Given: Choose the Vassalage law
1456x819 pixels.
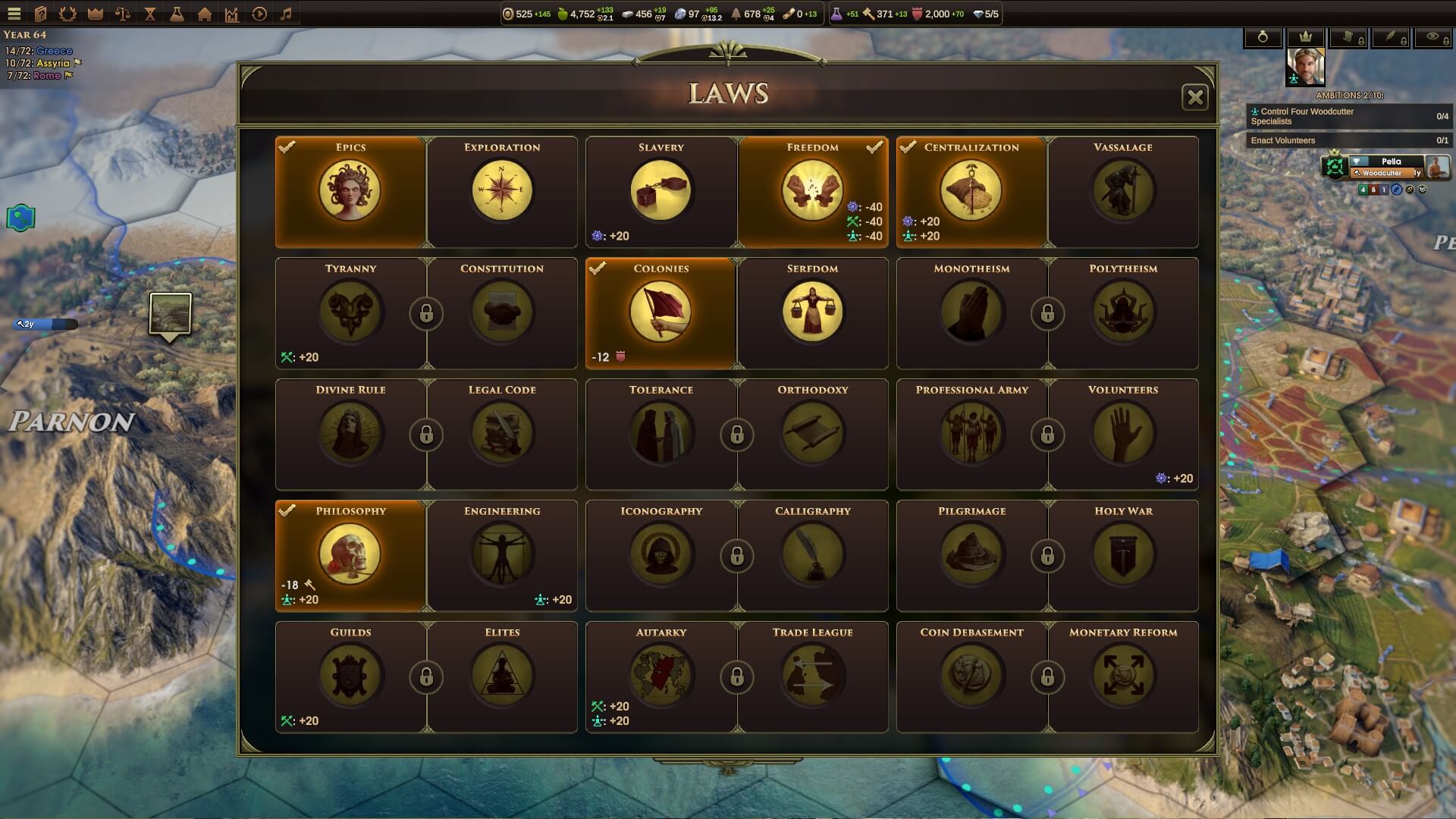Looking at the screenshot, I should [1122, 191].
